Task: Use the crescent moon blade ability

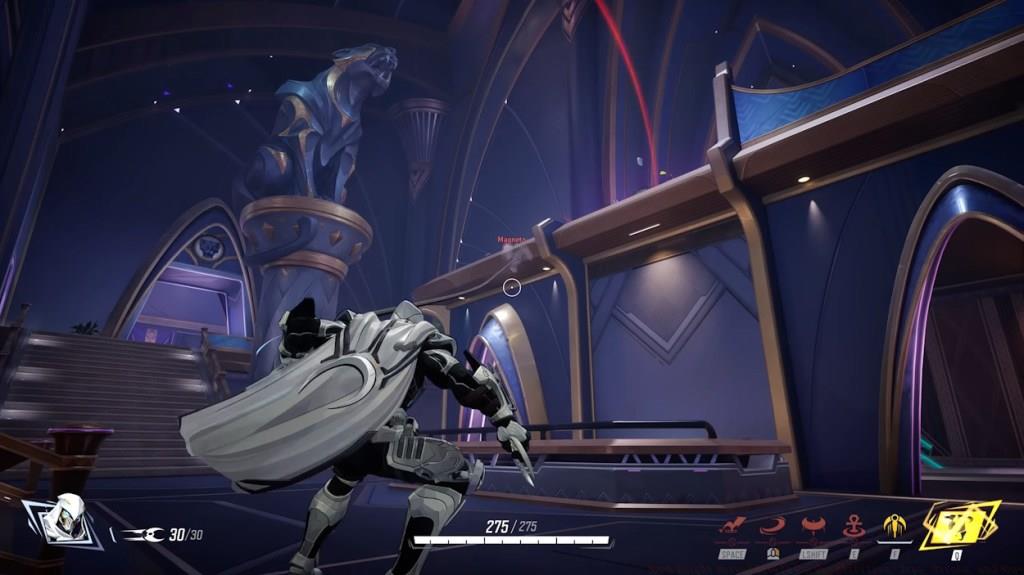Action: pos(773,526)
